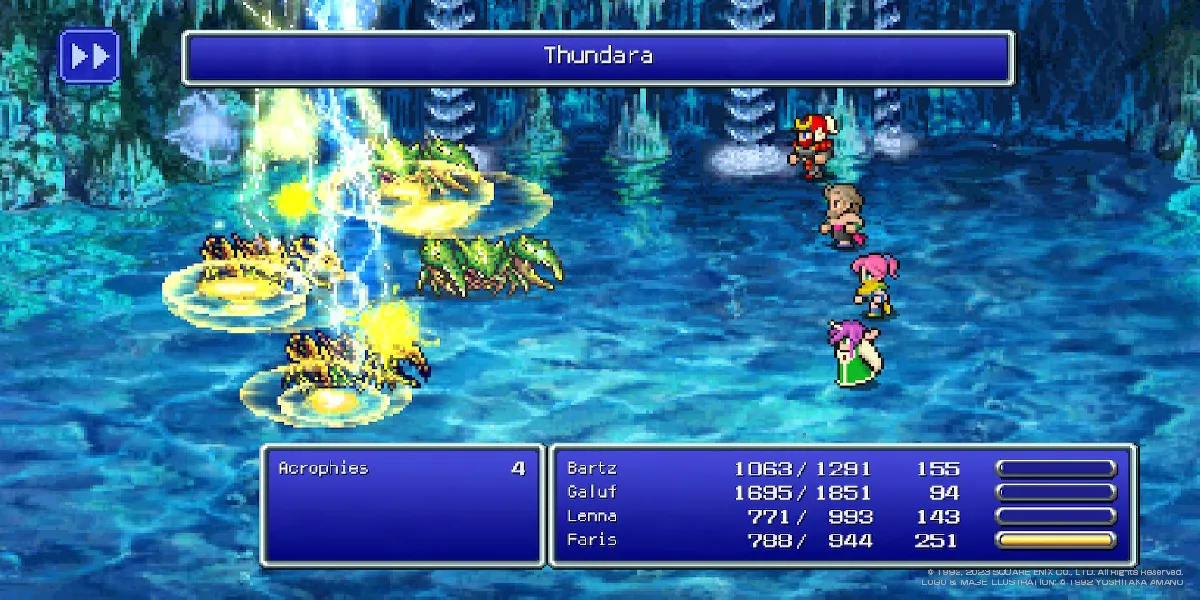The image size is (1200, 600).
Task: Target the Acrophies entry in the enemy list
Action: [x=323, y=468]
